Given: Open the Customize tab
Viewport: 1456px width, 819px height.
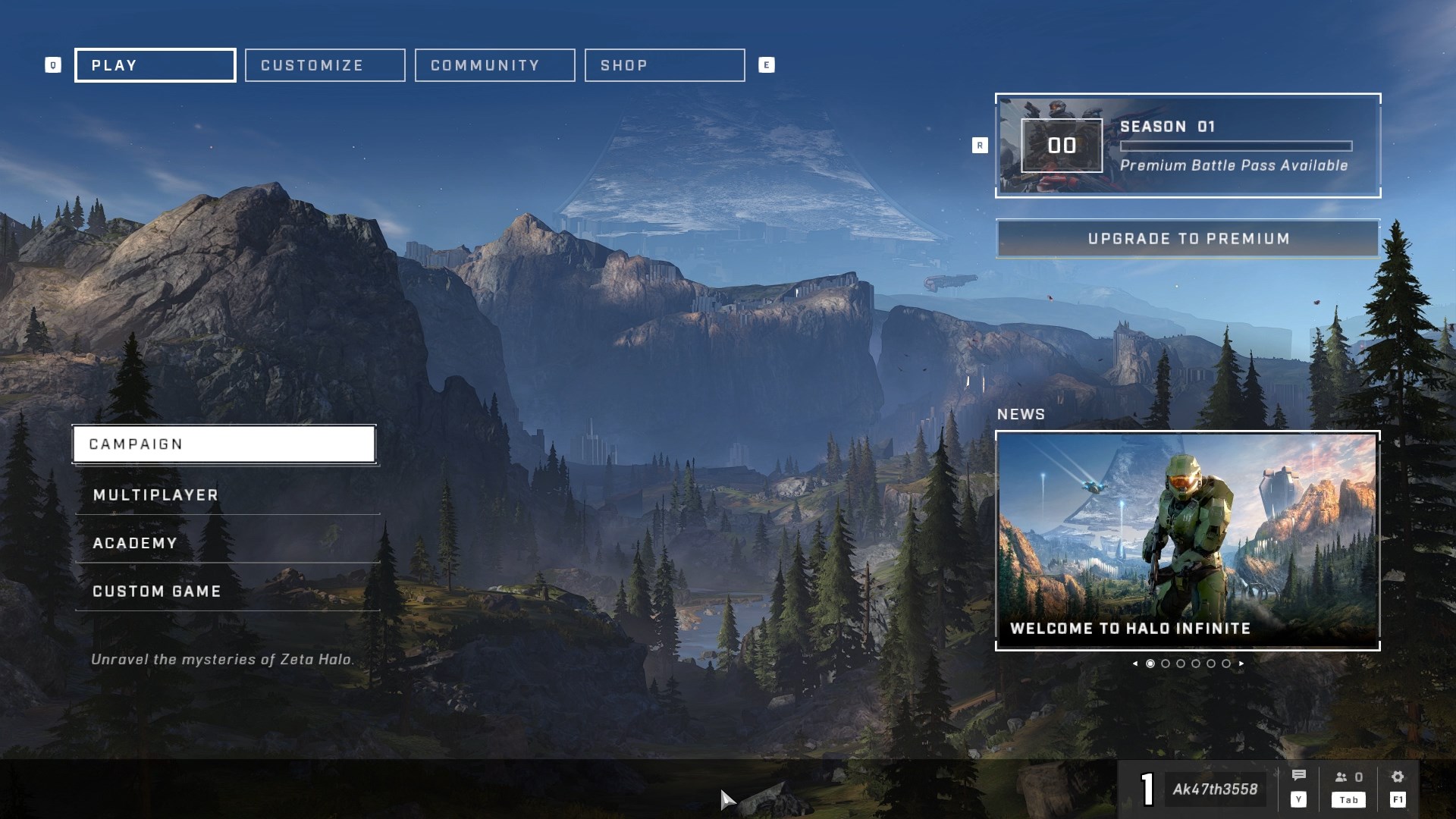Looking at the screenshot, I should pos(325,65).
